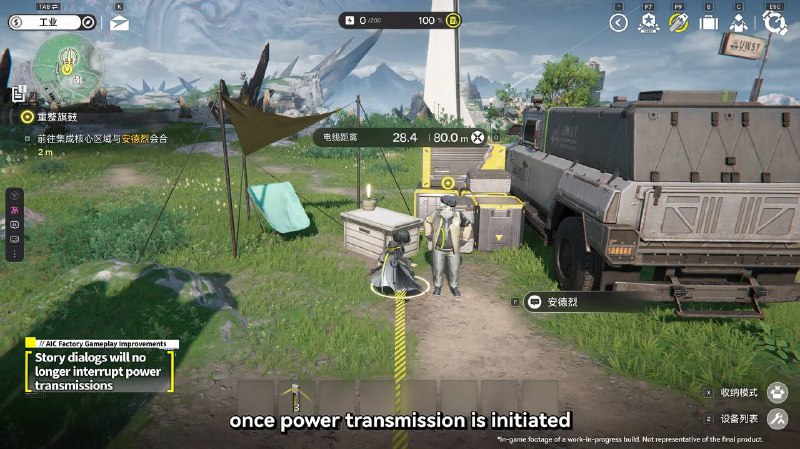Click the back arrow circle icon
The image size is (800, 449).
click(618, 22)
